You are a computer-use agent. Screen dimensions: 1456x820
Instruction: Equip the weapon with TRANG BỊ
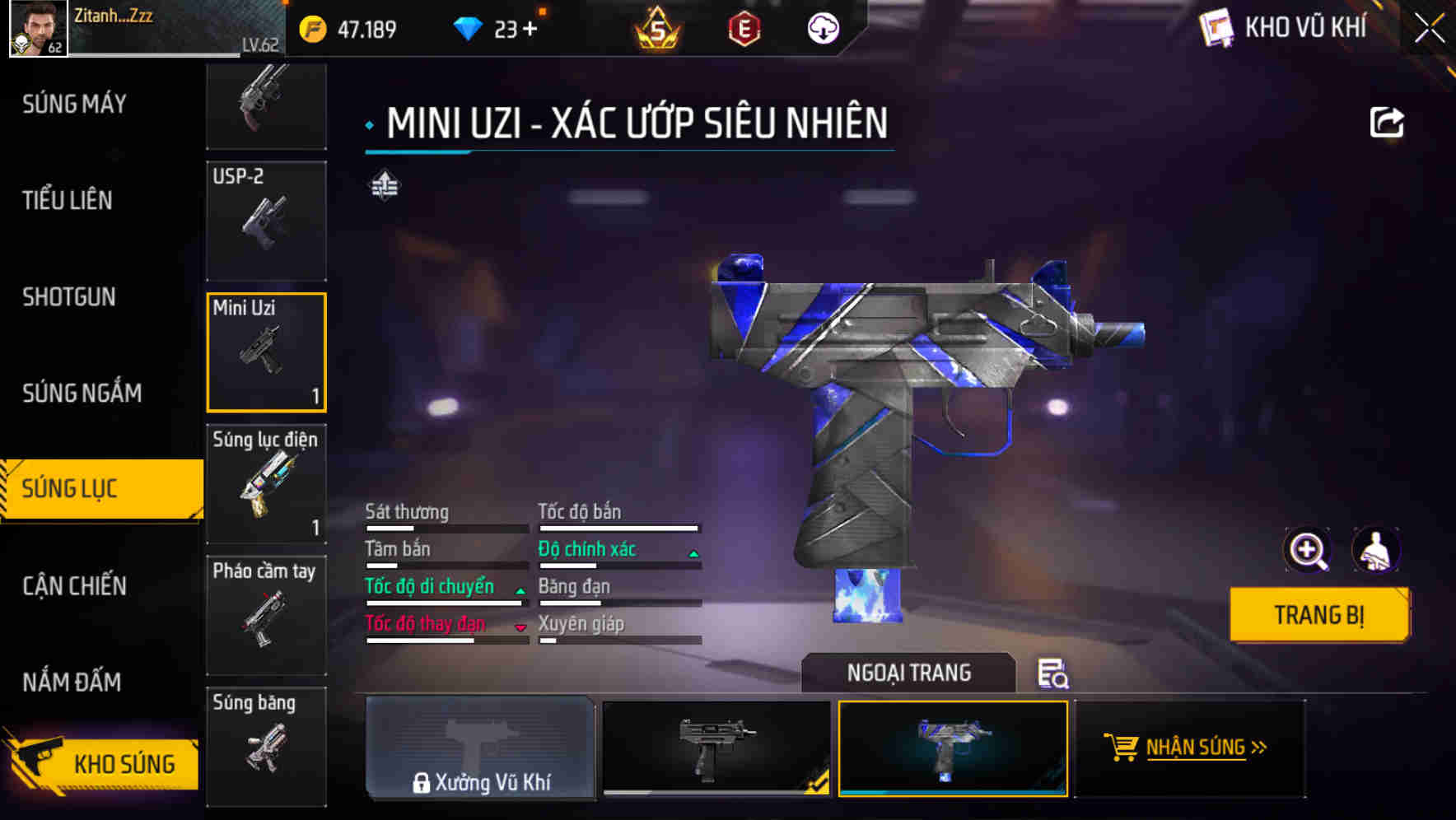(1318, 614)
